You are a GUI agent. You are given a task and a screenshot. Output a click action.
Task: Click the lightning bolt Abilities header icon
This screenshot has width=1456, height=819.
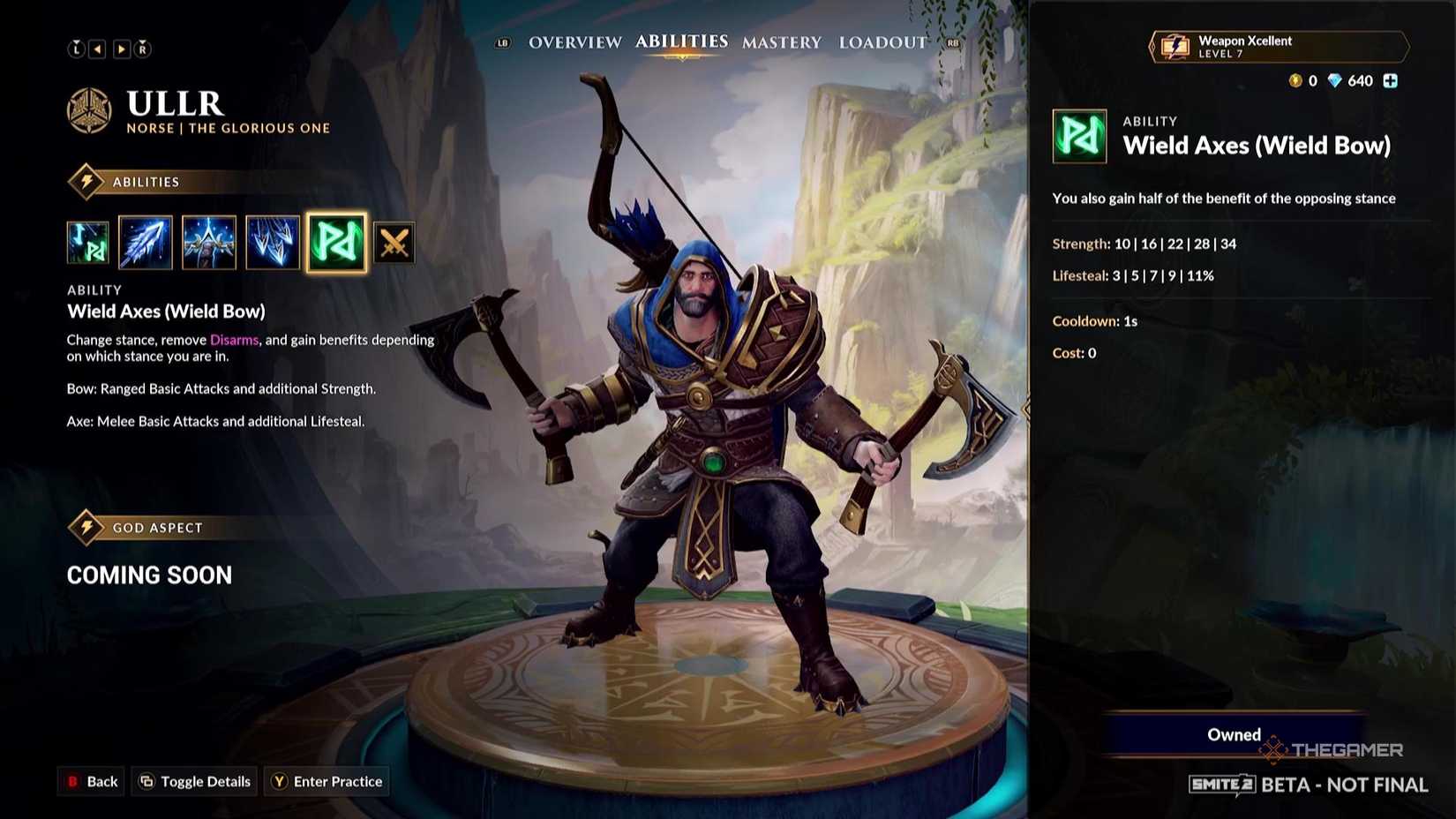[86, 181]
